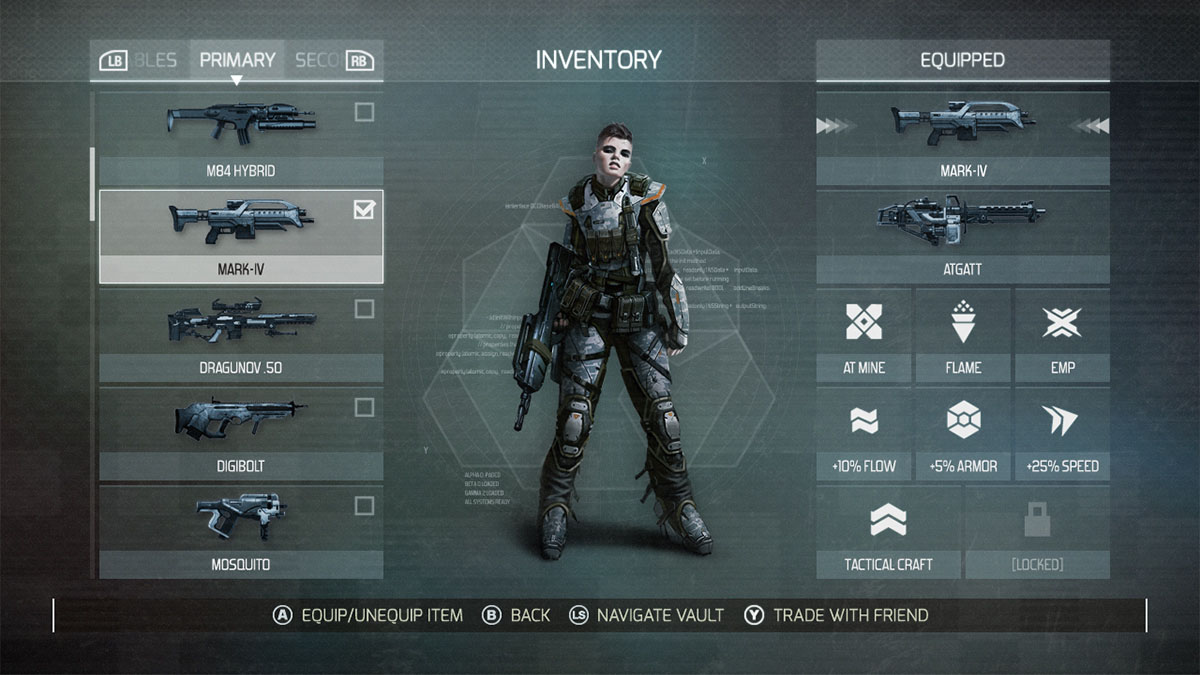Select the +5% Armor perk slot
This screenshot has width=1200, height=675.
(x=962, y=433)
